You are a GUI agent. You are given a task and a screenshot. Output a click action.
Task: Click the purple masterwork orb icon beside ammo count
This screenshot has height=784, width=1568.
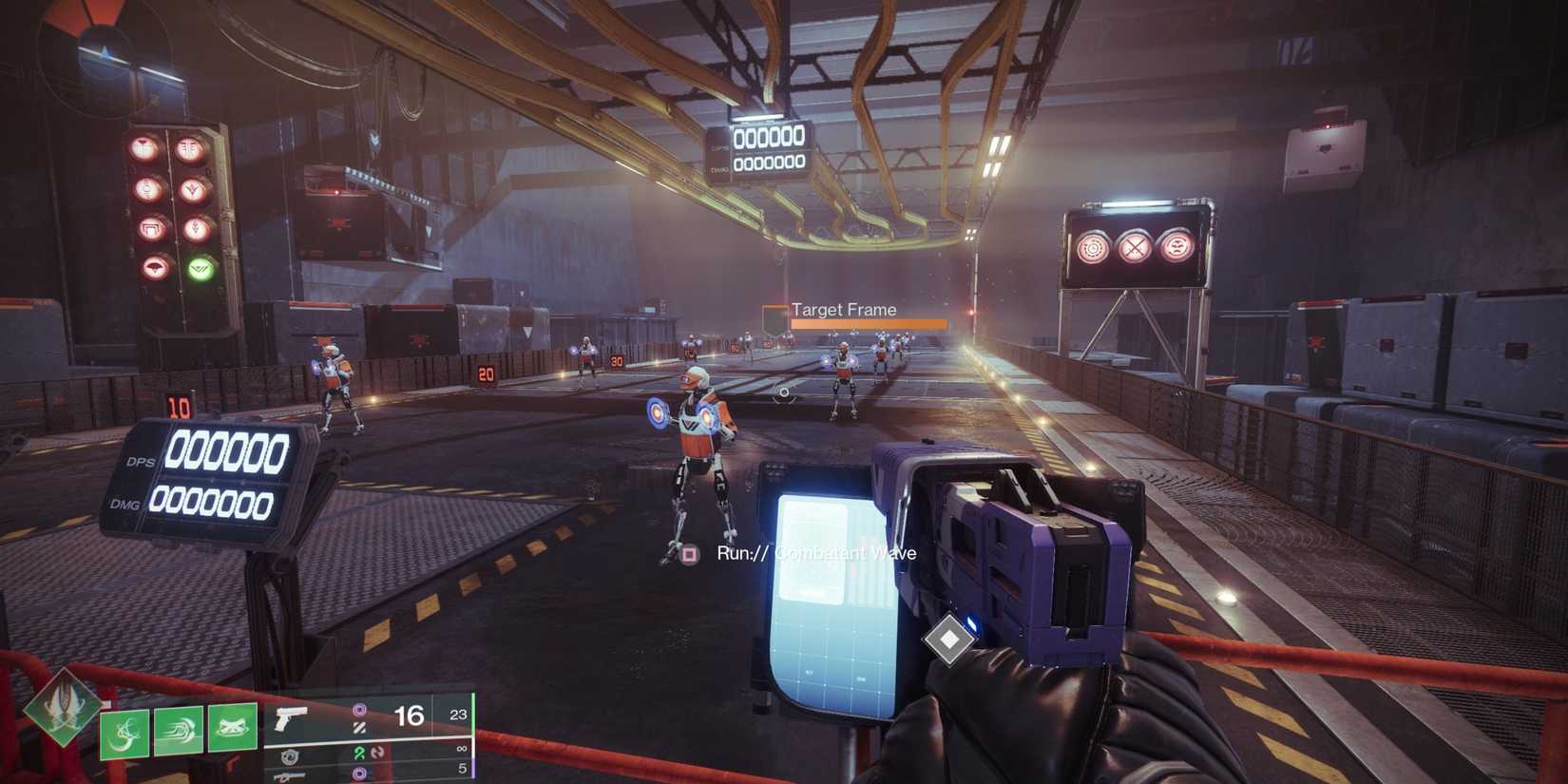pyautogui.click(x=359, y=709)
